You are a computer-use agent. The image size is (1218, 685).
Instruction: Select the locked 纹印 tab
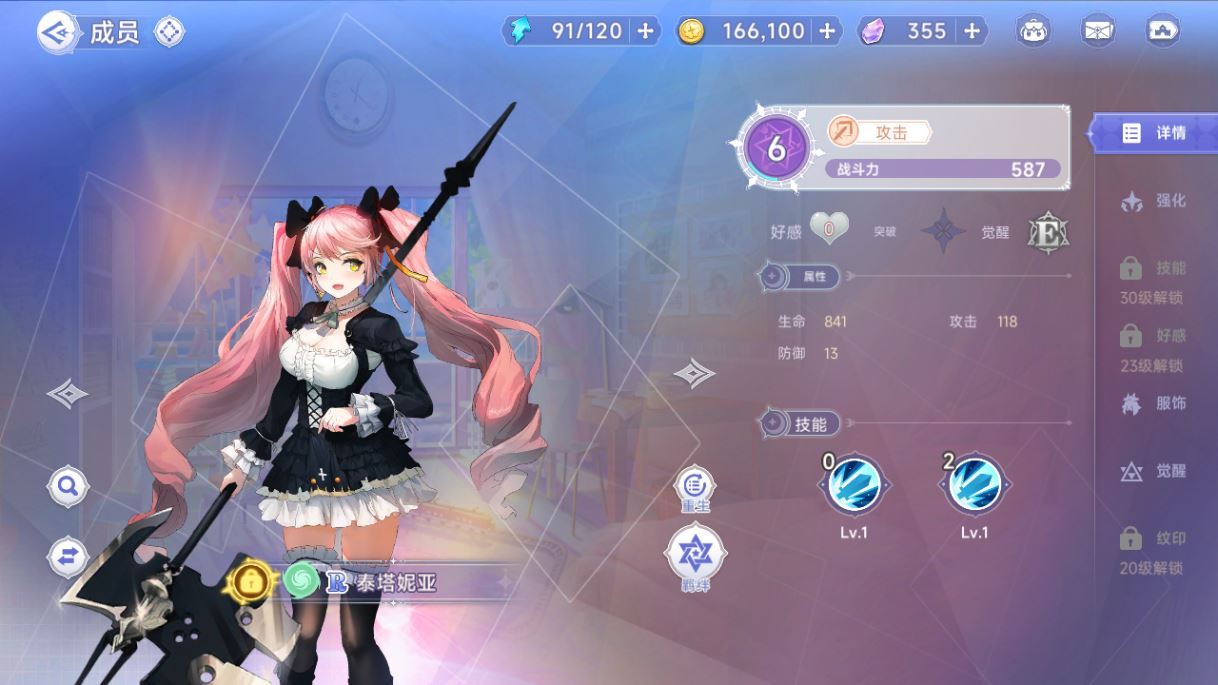pyautogui.click(x=1153, y=548)
